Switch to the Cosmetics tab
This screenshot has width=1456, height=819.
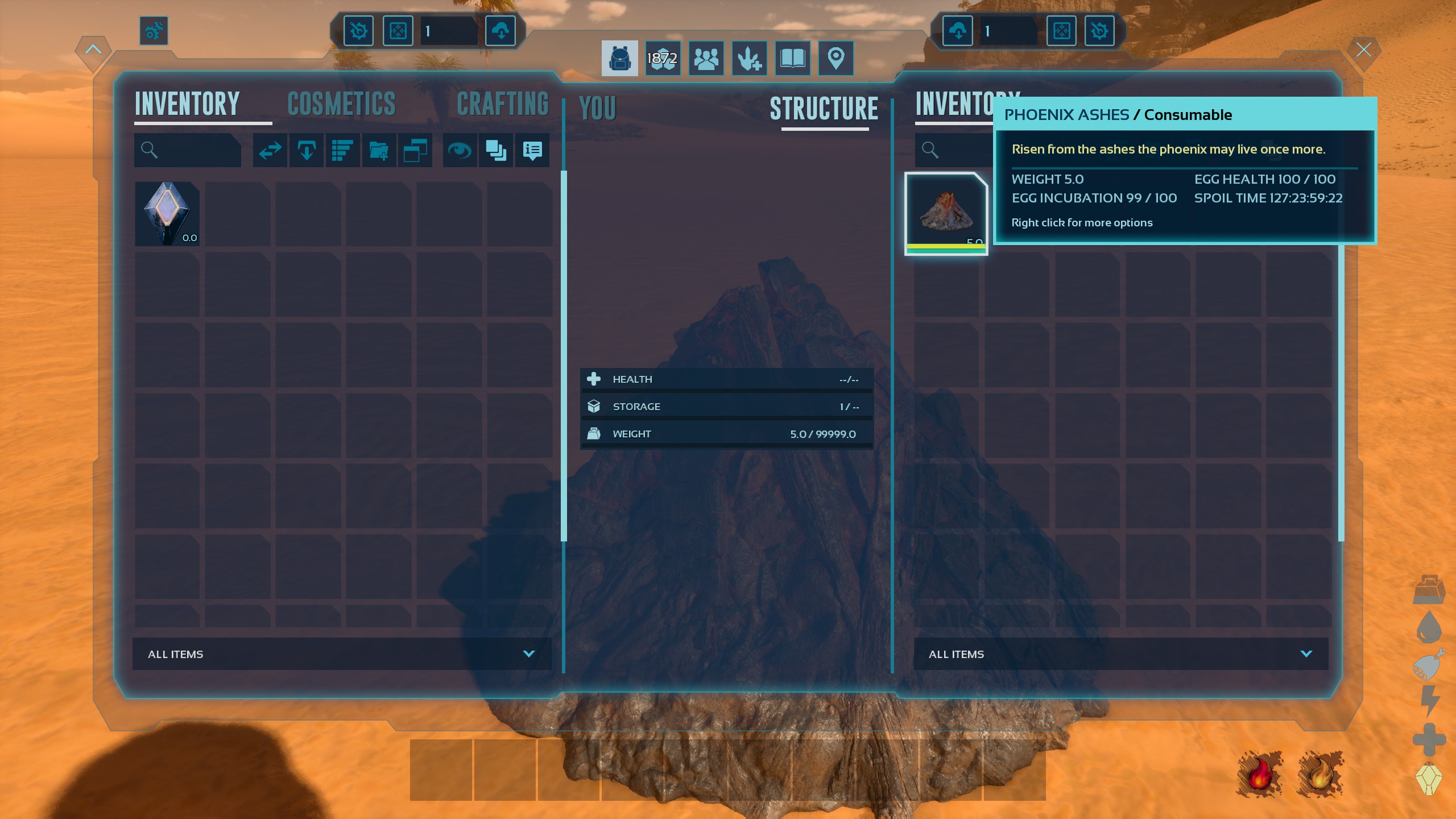(341, 104)
